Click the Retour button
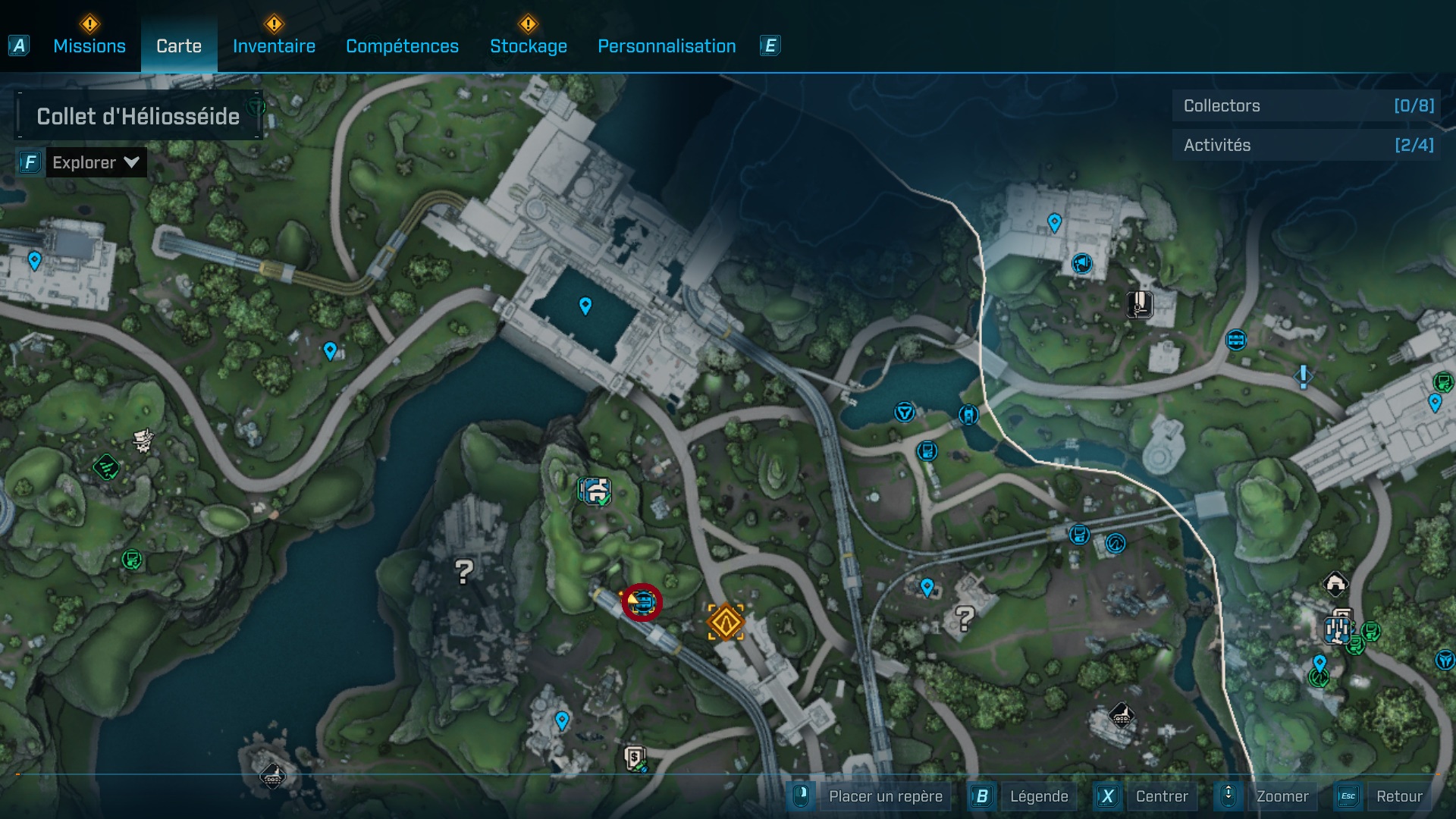The image size is (1456, 819). click(x=1398, y=796)
